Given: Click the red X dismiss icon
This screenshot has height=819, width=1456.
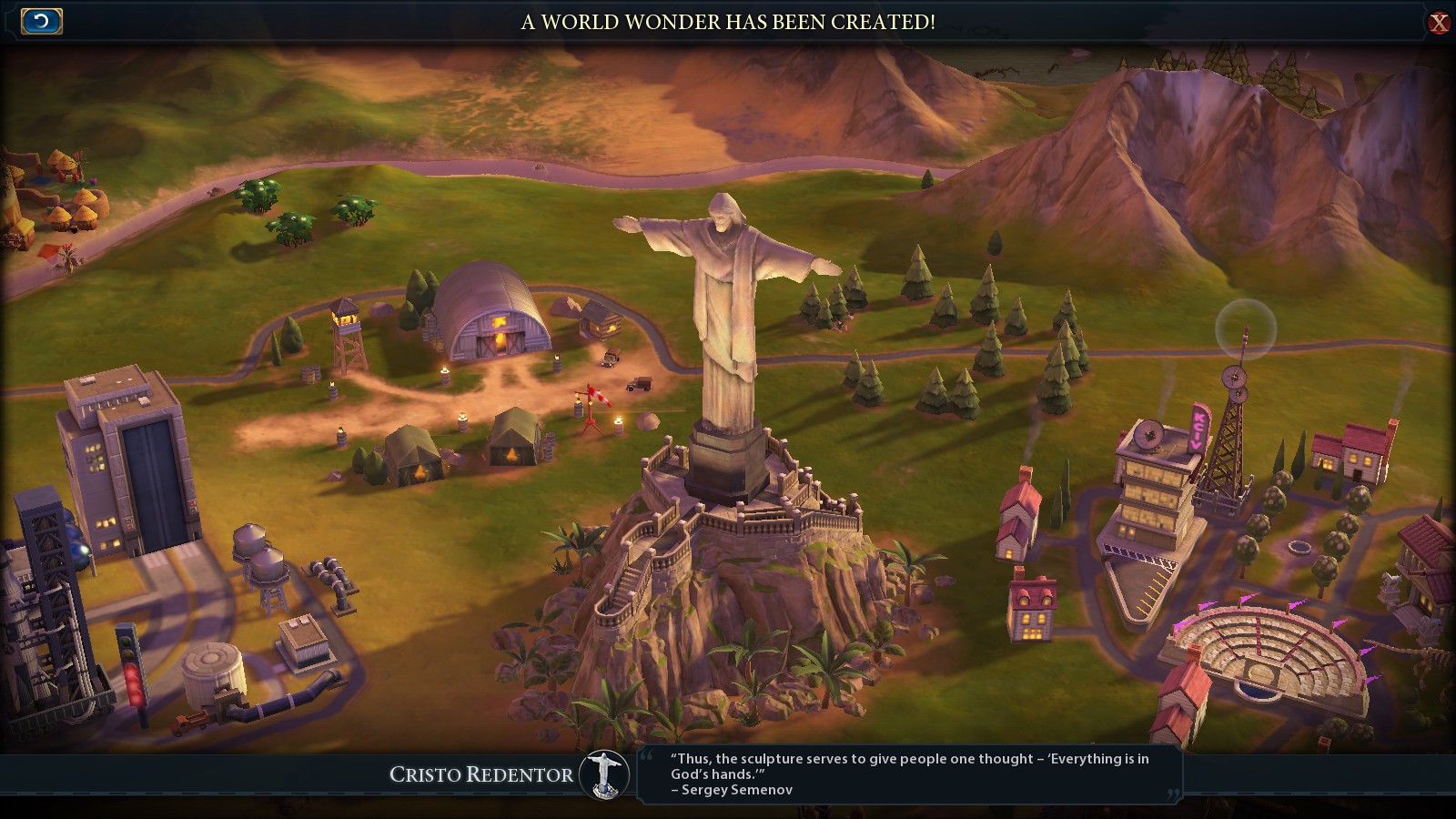Looking at the screenshot, I should click(x=1439, y=20).
